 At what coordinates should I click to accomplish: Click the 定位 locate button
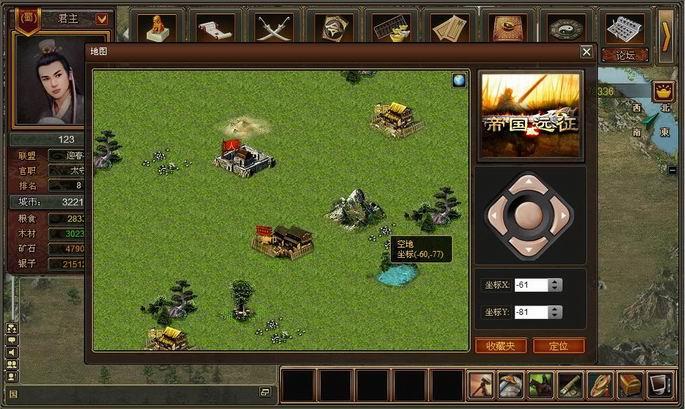coord(558,345)
